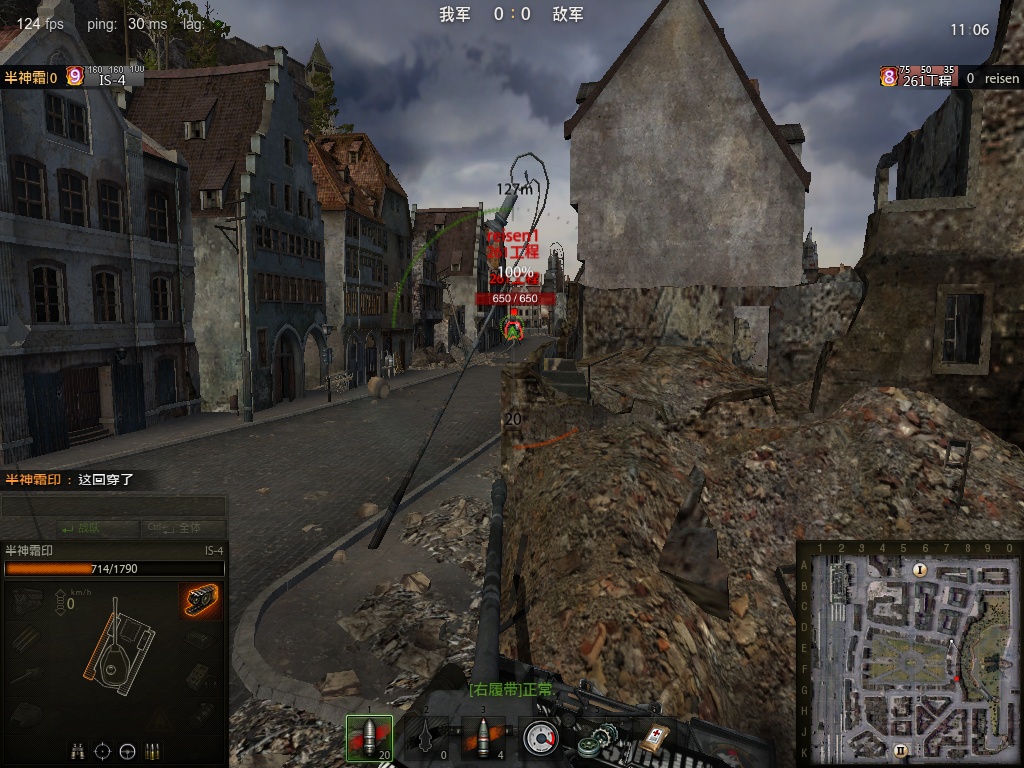This screenshot has height=768, width=1024.
Task: Click base marker I on the minimap
Action: tap(920, 569)
